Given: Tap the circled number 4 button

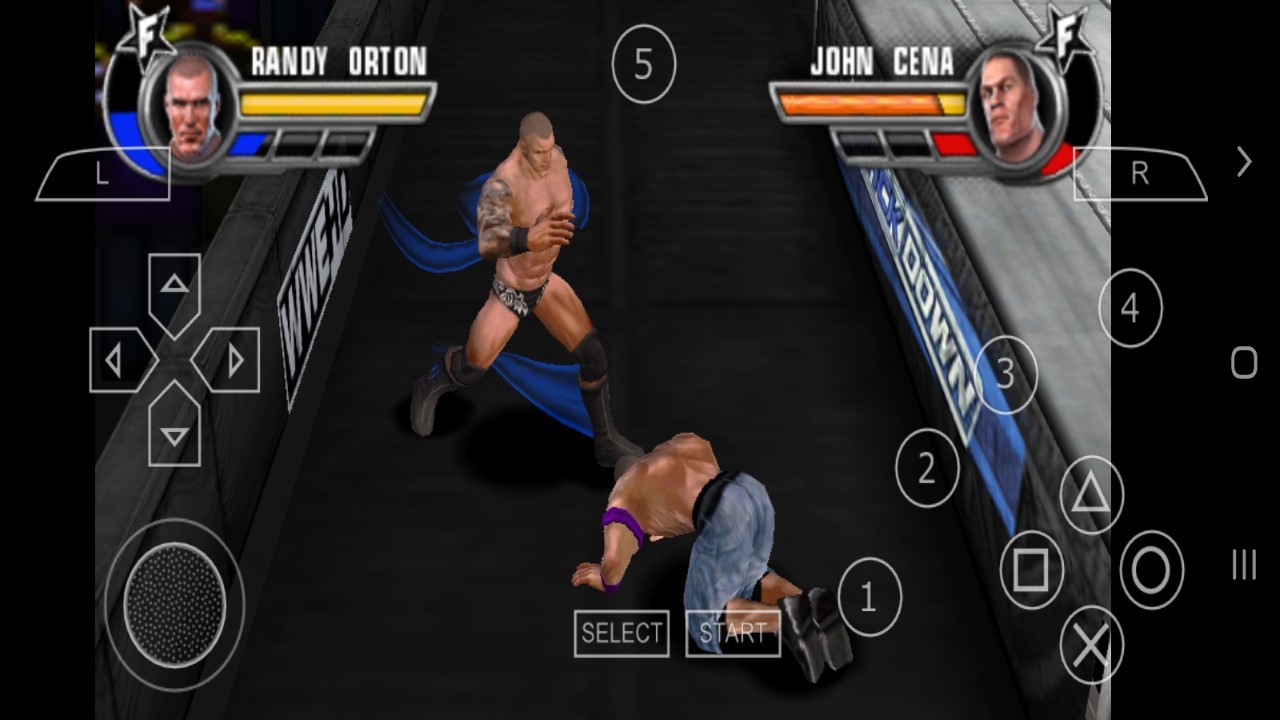Looking at the screenshot, I should [1130, 309].
